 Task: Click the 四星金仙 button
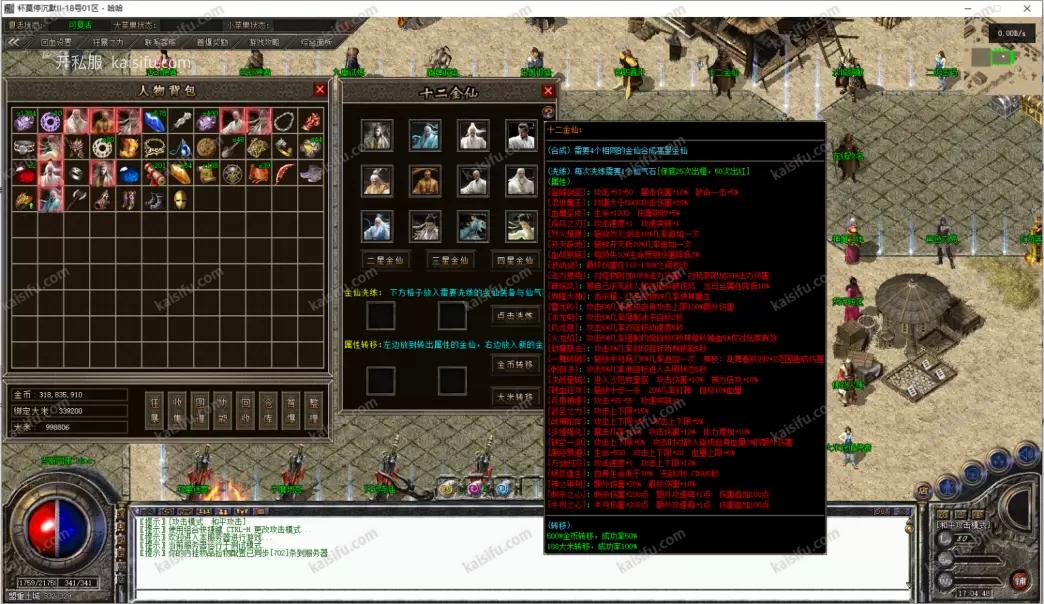[515, 261]
